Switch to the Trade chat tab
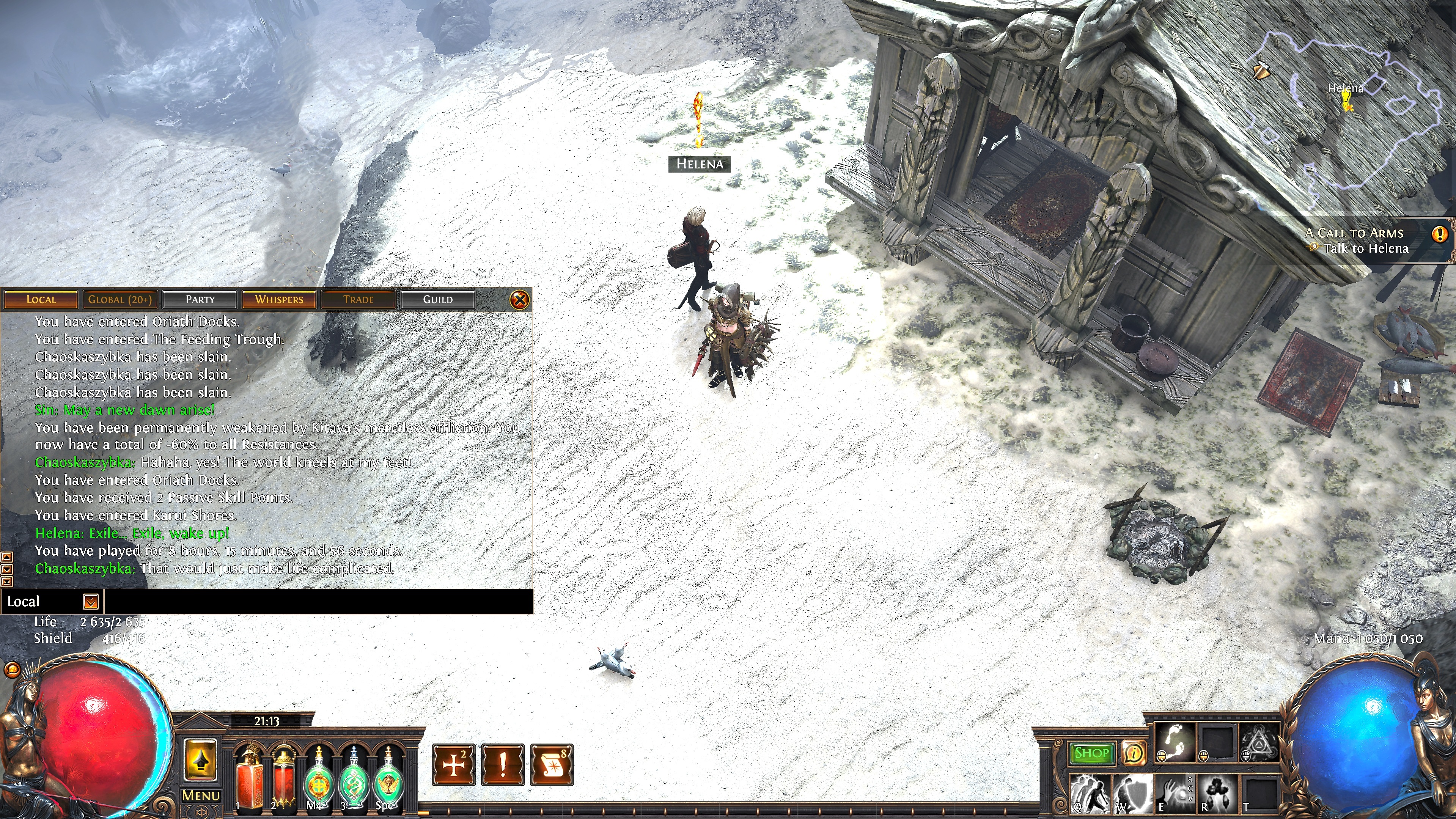This screenshot has width=1456, height=819. (x=358, y=300)
